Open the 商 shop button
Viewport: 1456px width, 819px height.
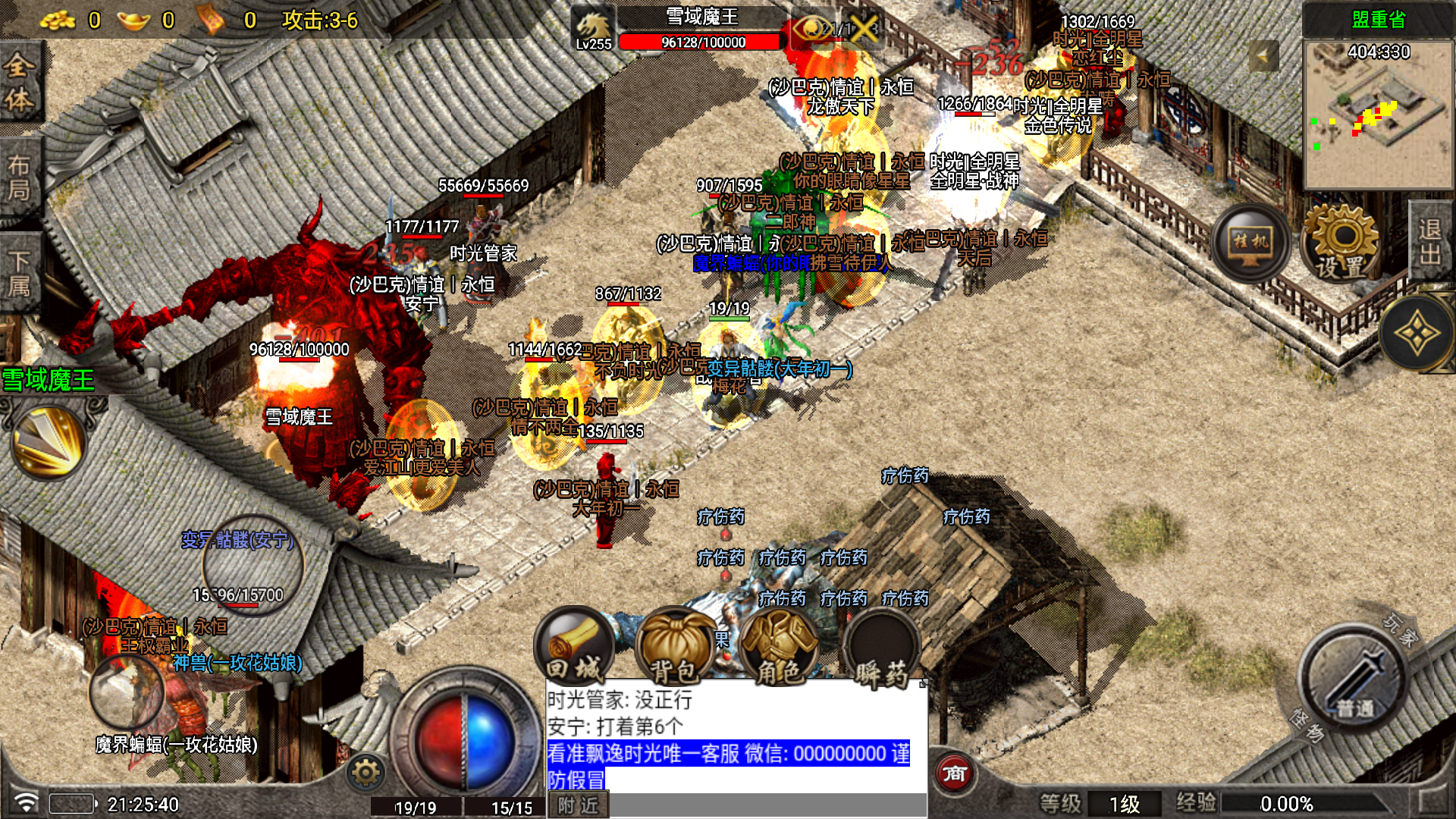point(954,773)
